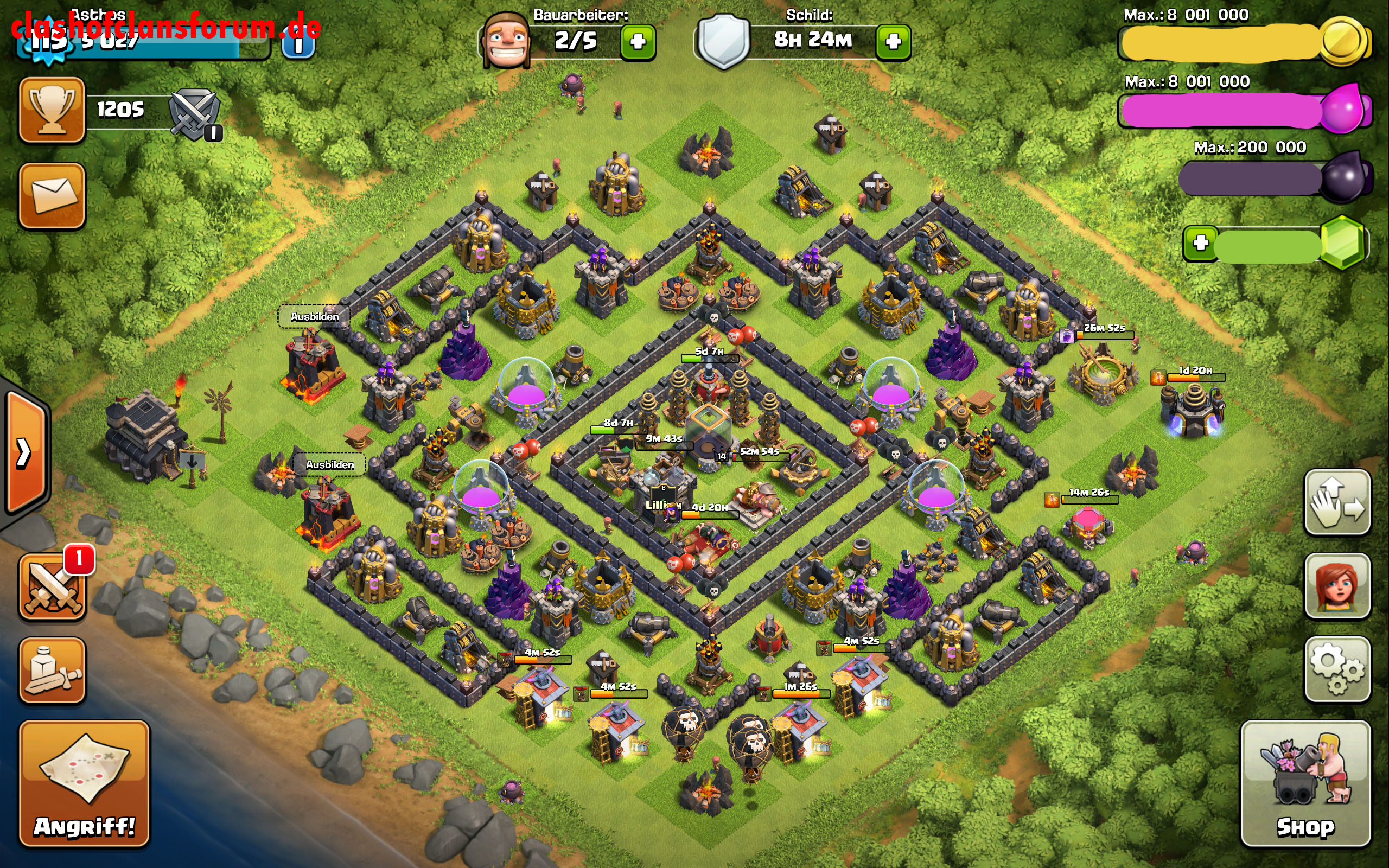Open the red-haired Valkyrie profile button
1389x868 pixels.
pos(1337,585)
